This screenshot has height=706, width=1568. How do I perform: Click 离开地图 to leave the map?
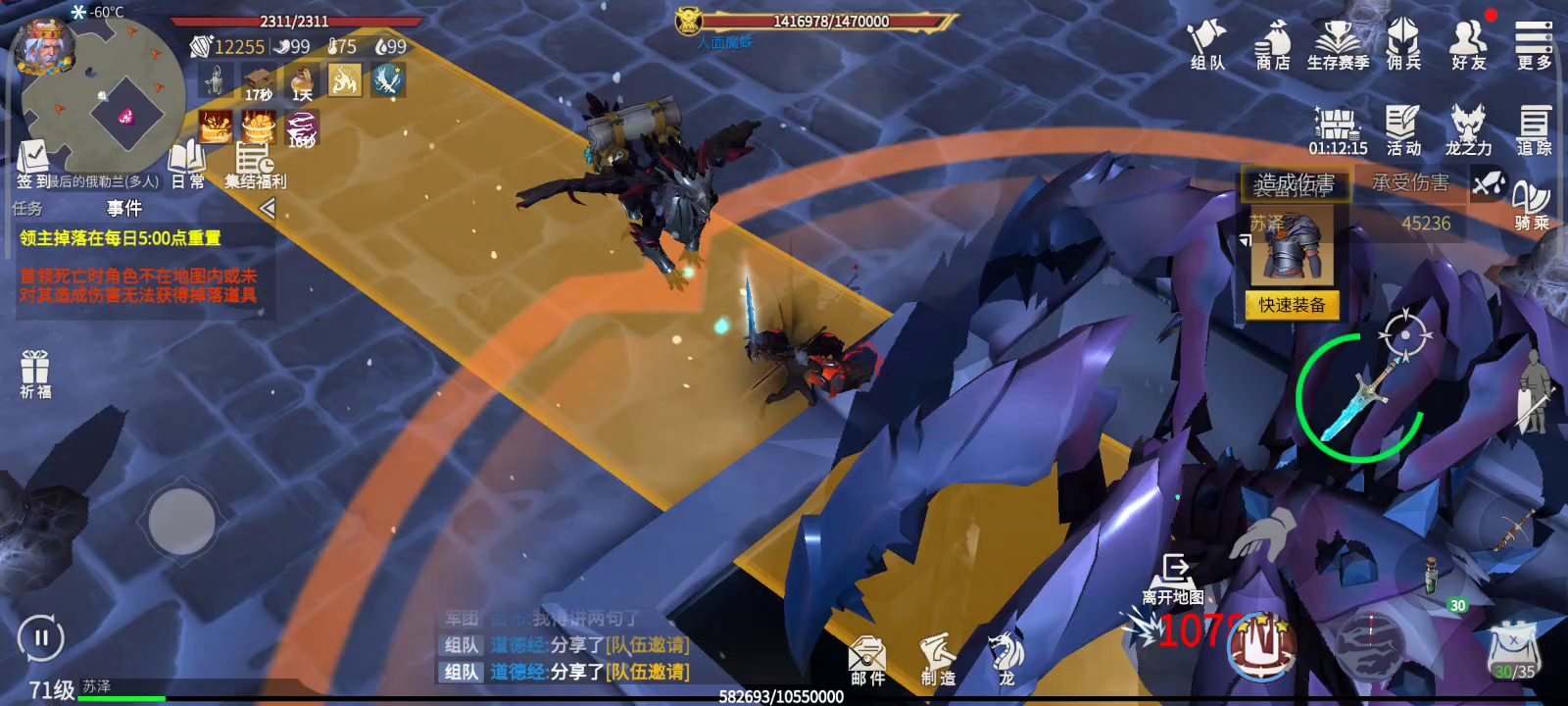point(1173,580)
